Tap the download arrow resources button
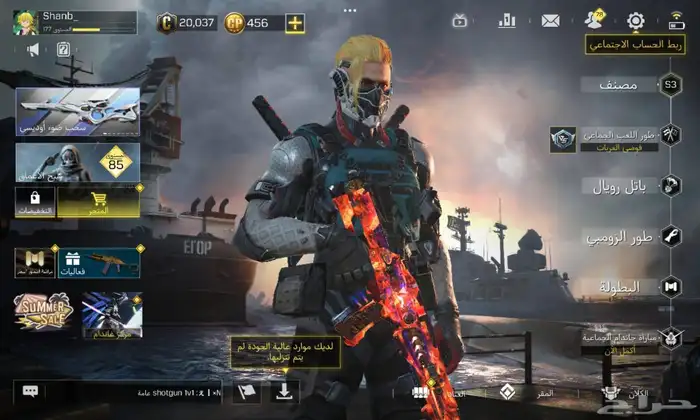 283,391
